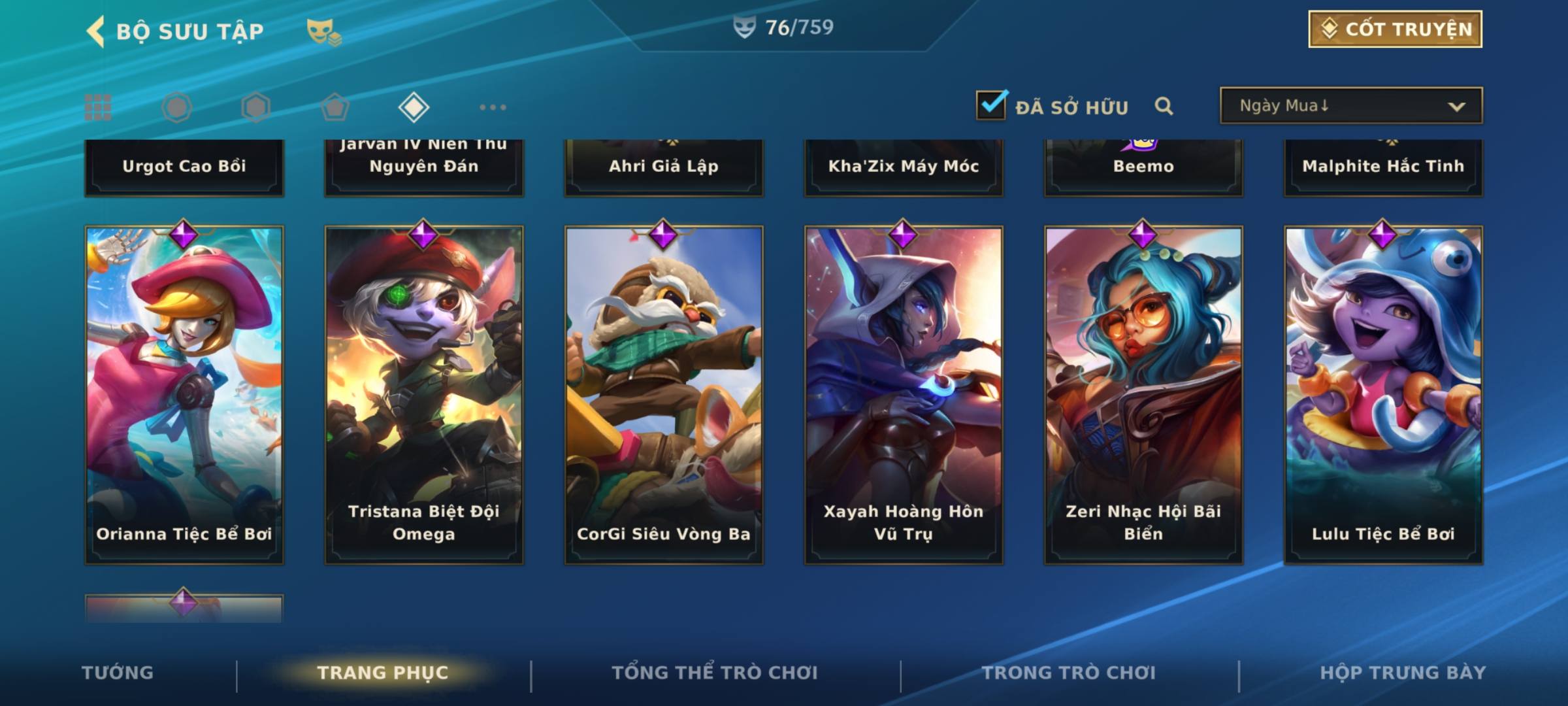Image resolution: width=1568 pixels, height=706 pixels.
Task: Click the golden masks icon near title
Action: tap(323, 31)
